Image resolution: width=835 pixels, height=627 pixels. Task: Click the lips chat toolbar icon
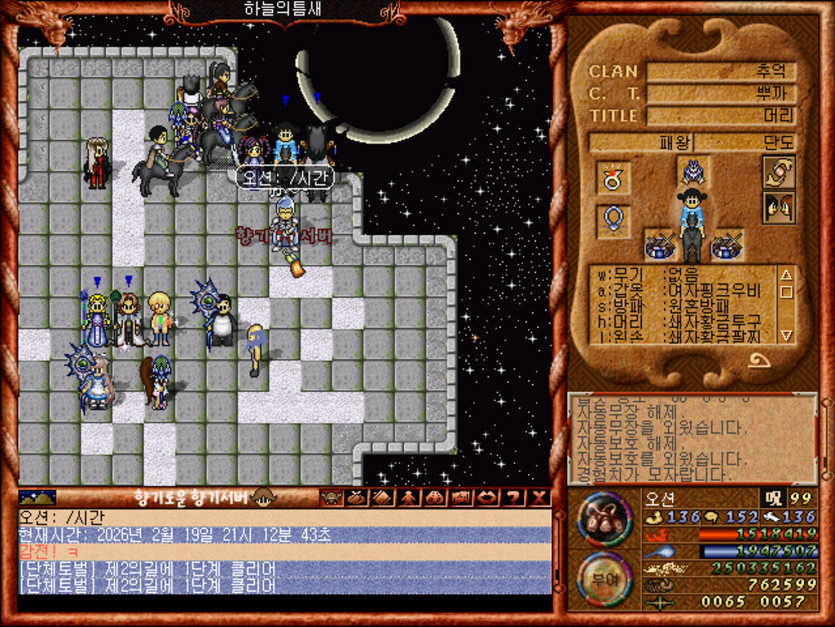click(x=487, y=497)
